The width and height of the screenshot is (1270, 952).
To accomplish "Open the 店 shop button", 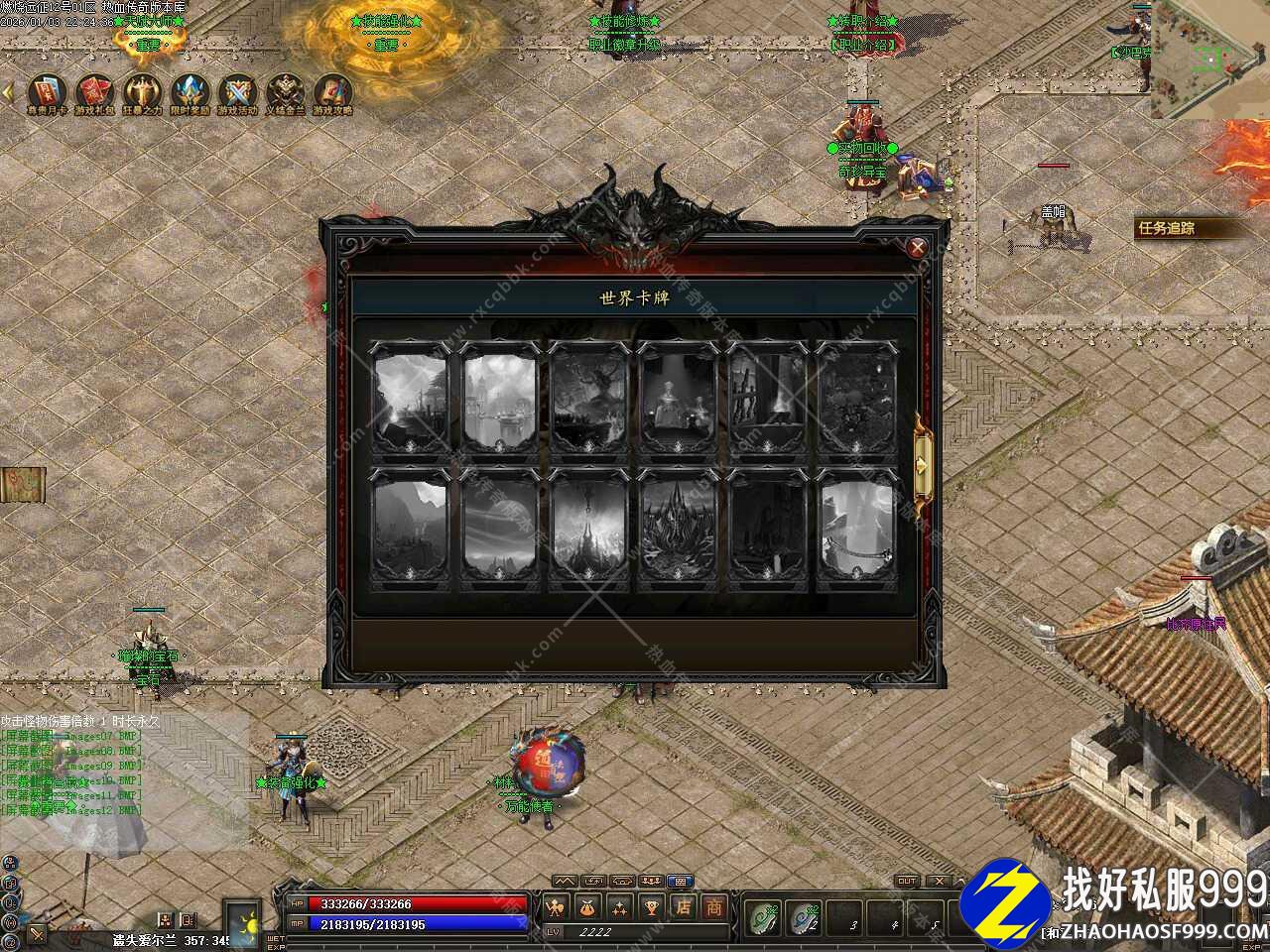I will [683, 906].
